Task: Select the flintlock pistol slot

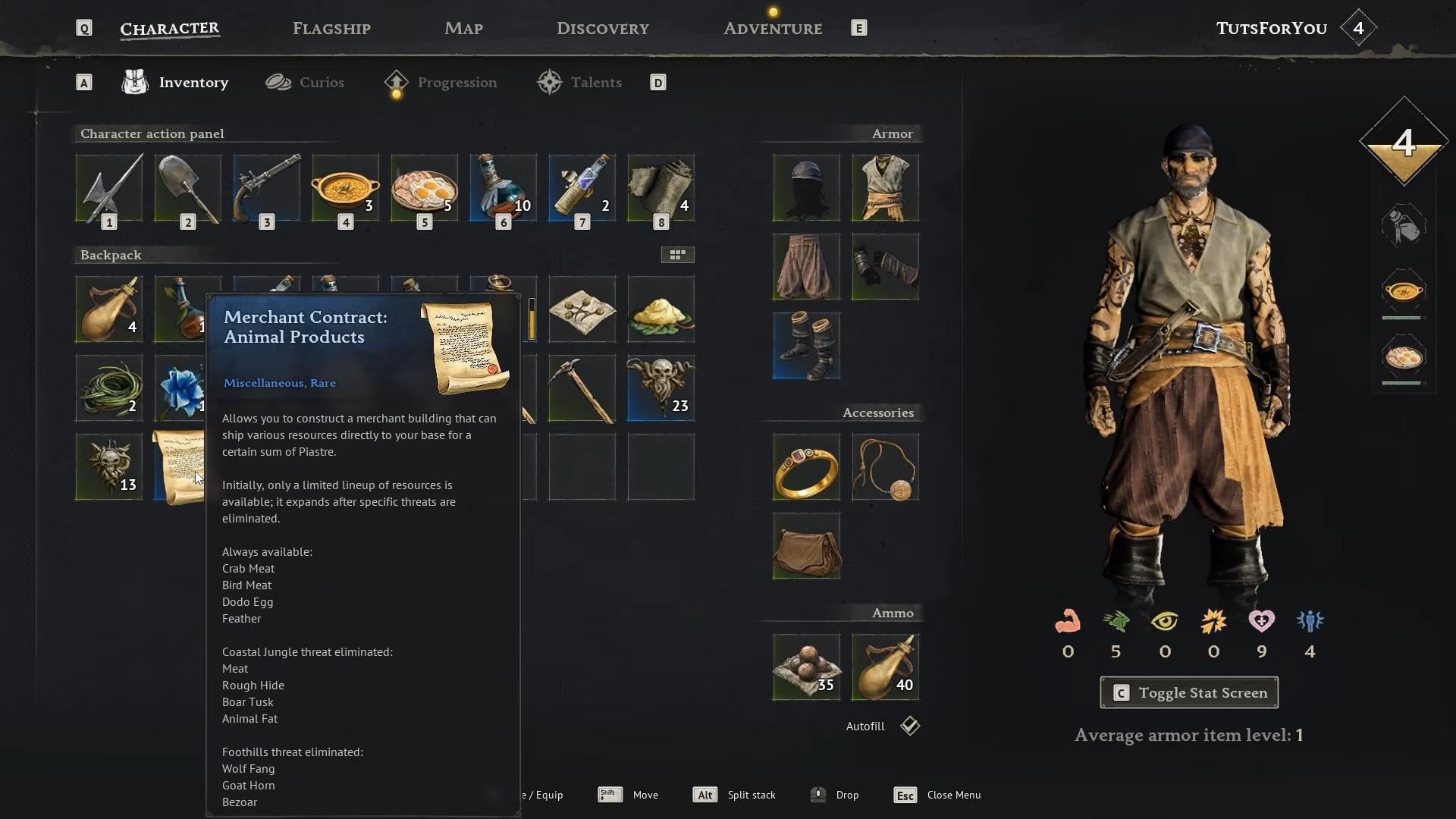Action: click(267, 188)
